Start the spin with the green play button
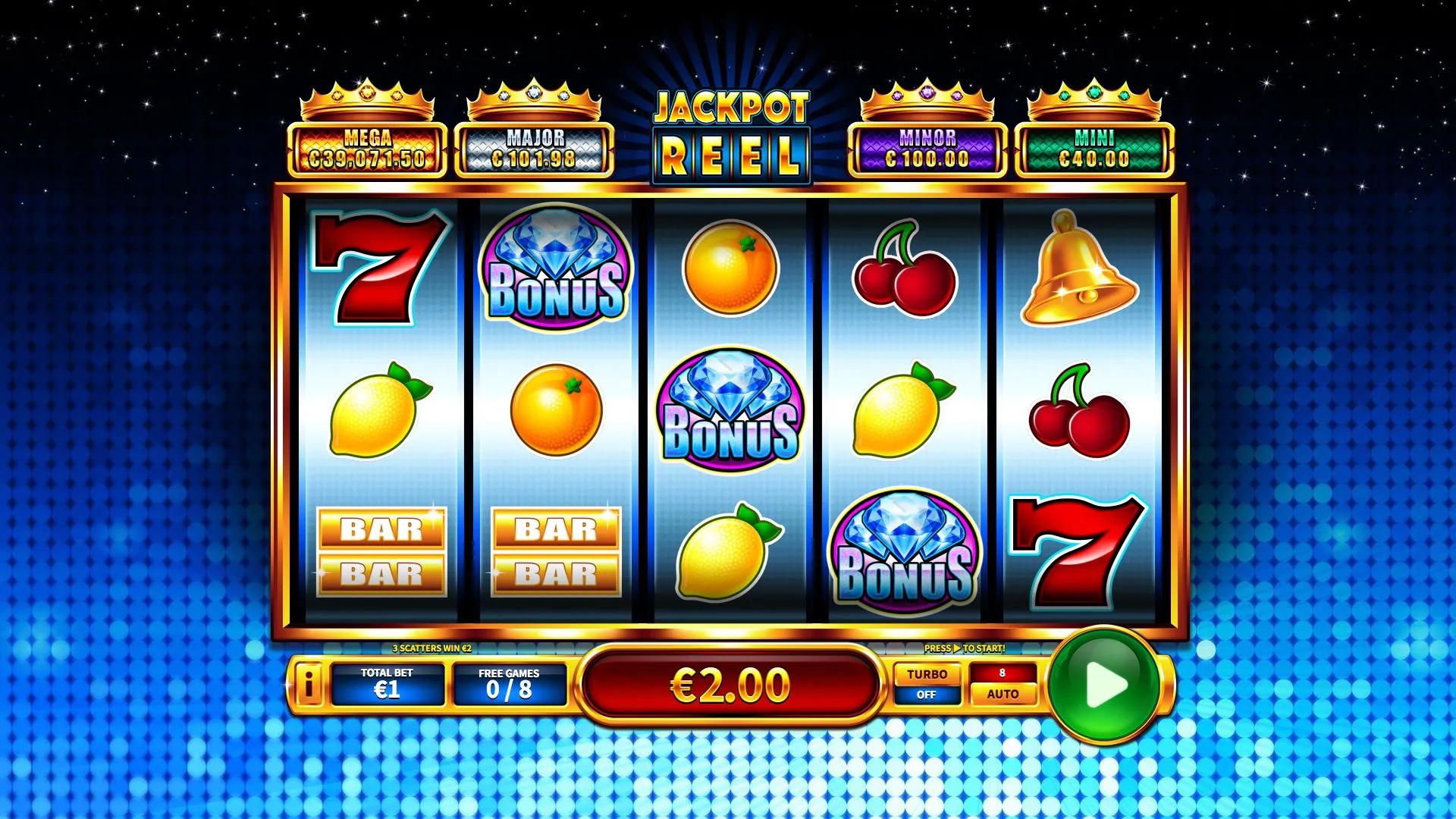This screenshot has height=819, width=1456. pos(1104,684)
